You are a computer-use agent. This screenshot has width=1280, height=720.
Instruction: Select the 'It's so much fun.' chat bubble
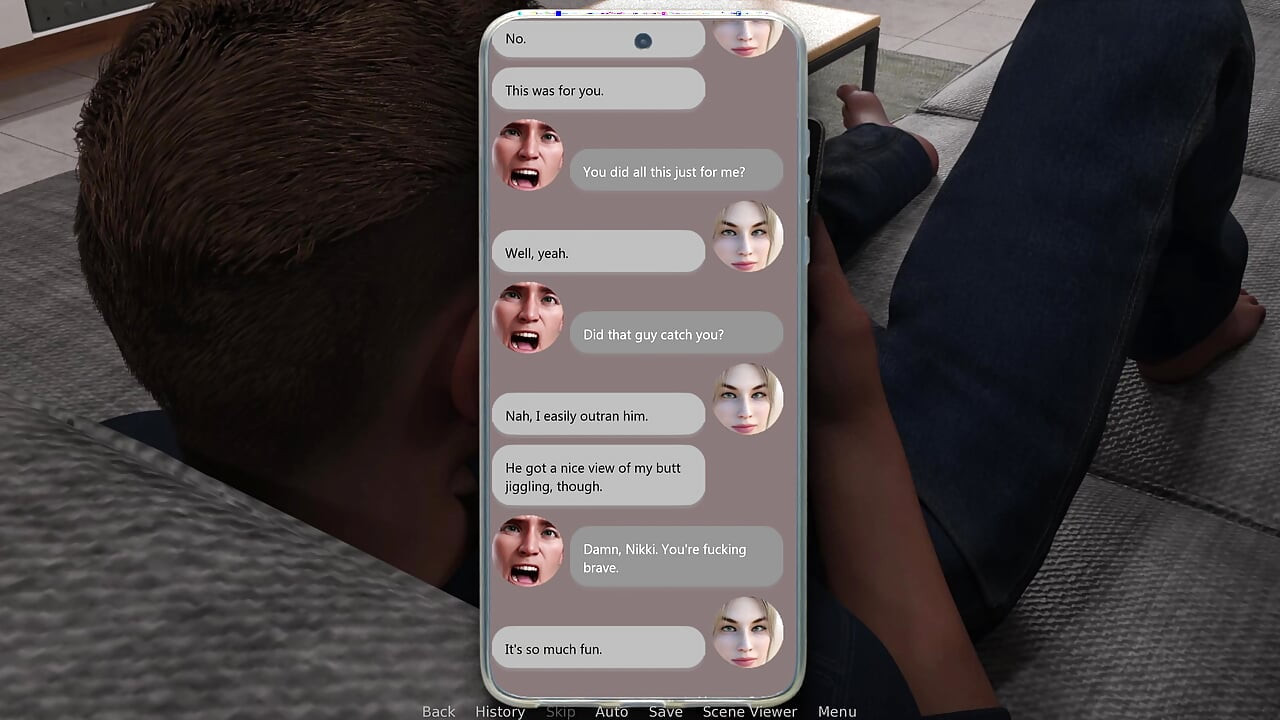click(597, 648)
